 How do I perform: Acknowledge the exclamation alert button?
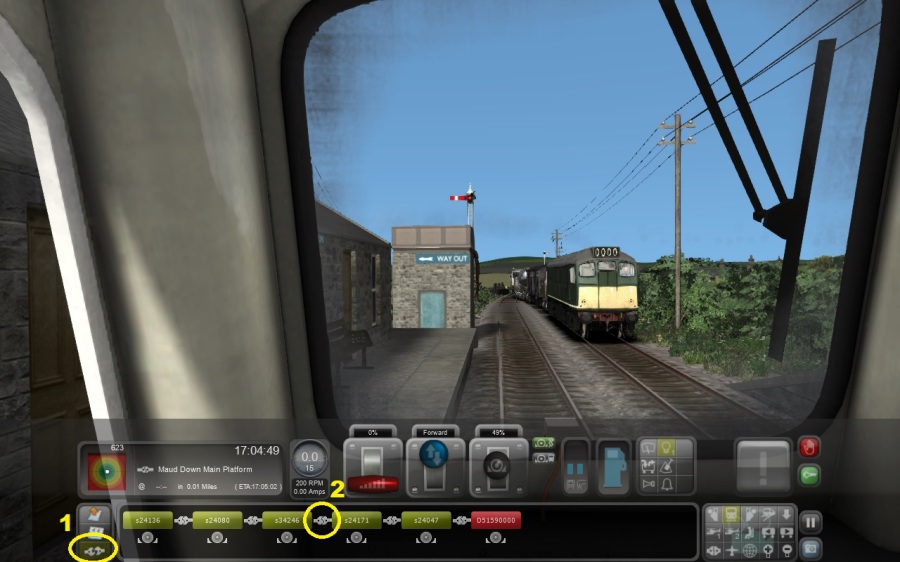coord(763,465)
